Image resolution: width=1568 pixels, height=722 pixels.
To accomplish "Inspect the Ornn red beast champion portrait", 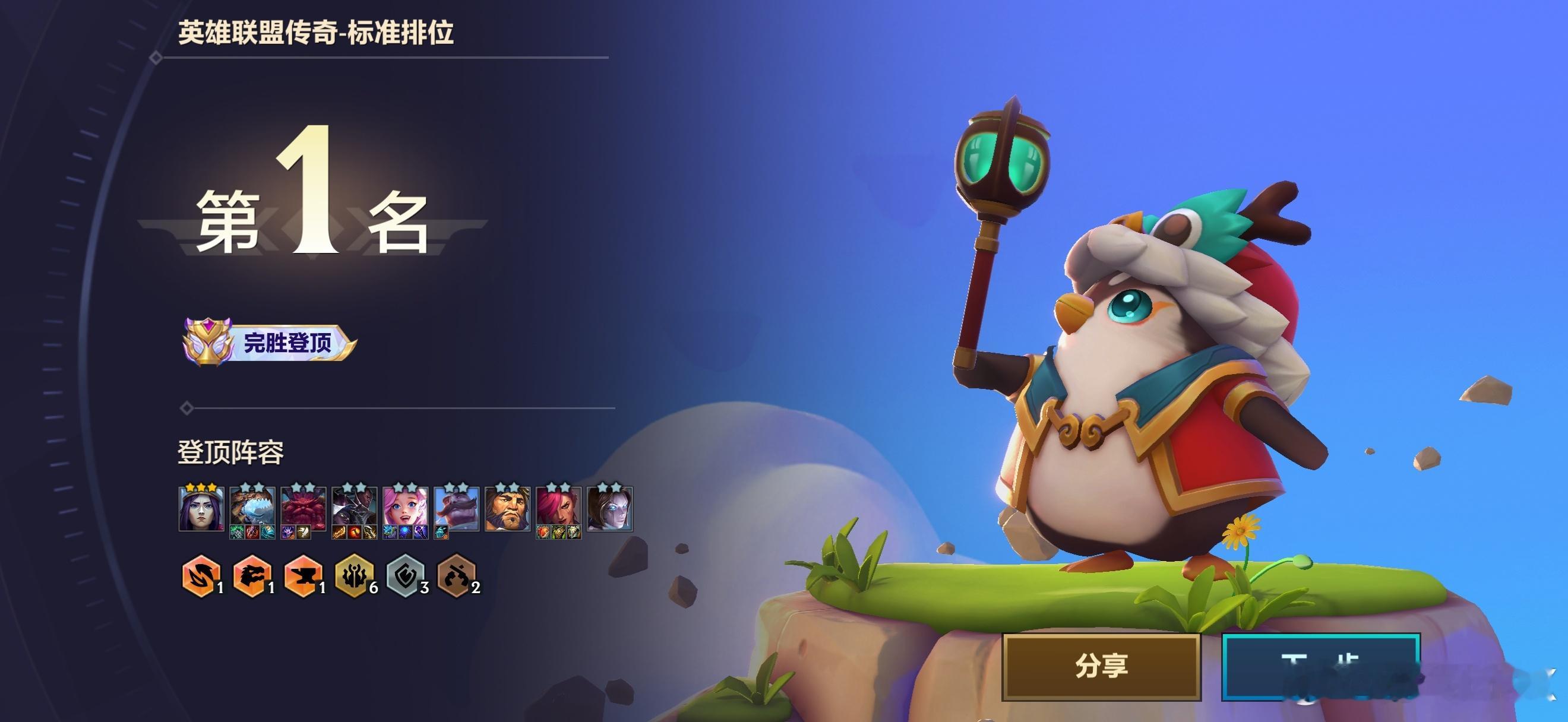I will coord(303,509).
